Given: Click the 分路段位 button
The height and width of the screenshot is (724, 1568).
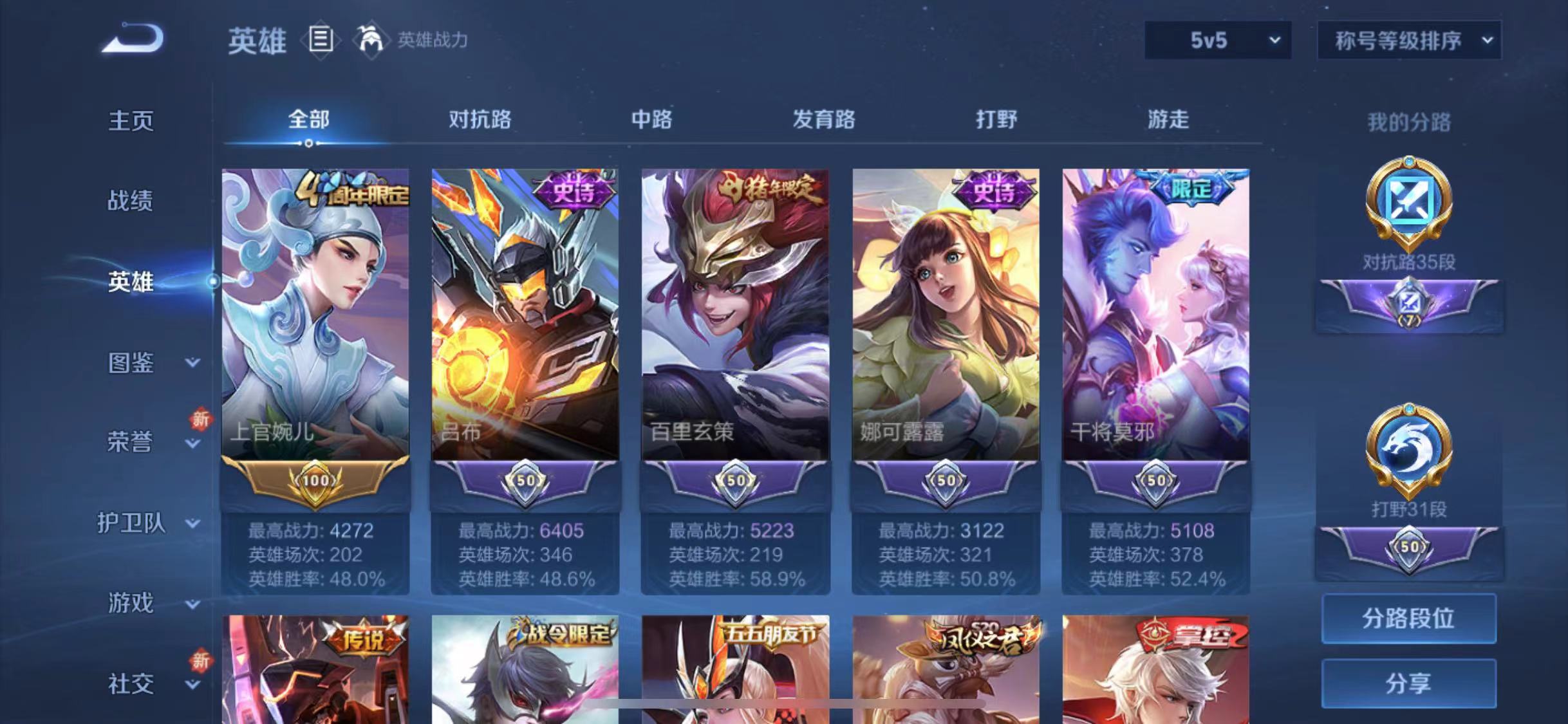Looking at the screenshot, I should (1408, 619).
